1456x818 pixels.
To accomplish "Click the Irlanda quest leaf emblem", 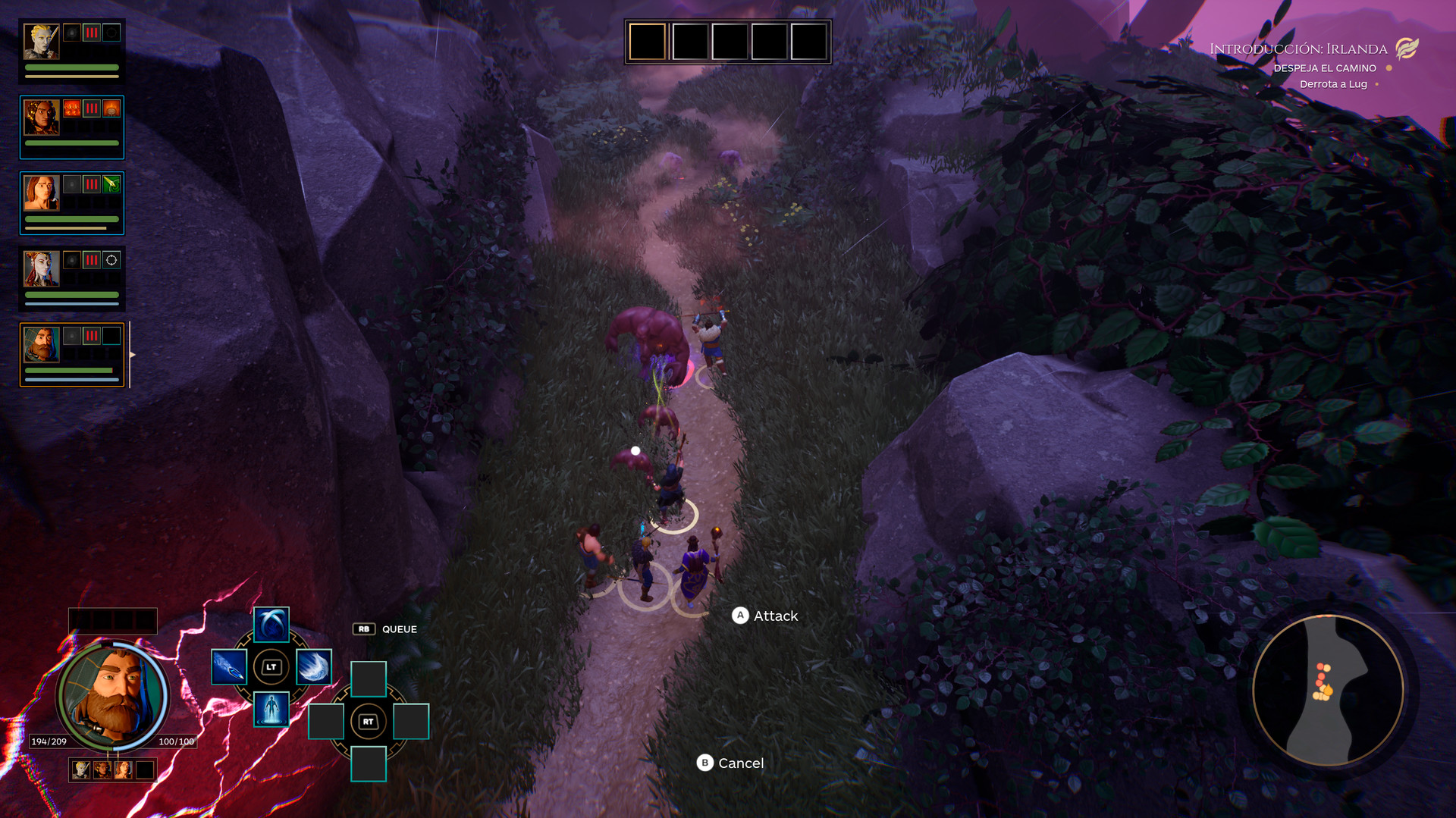I will click(x=1408, y=50).
